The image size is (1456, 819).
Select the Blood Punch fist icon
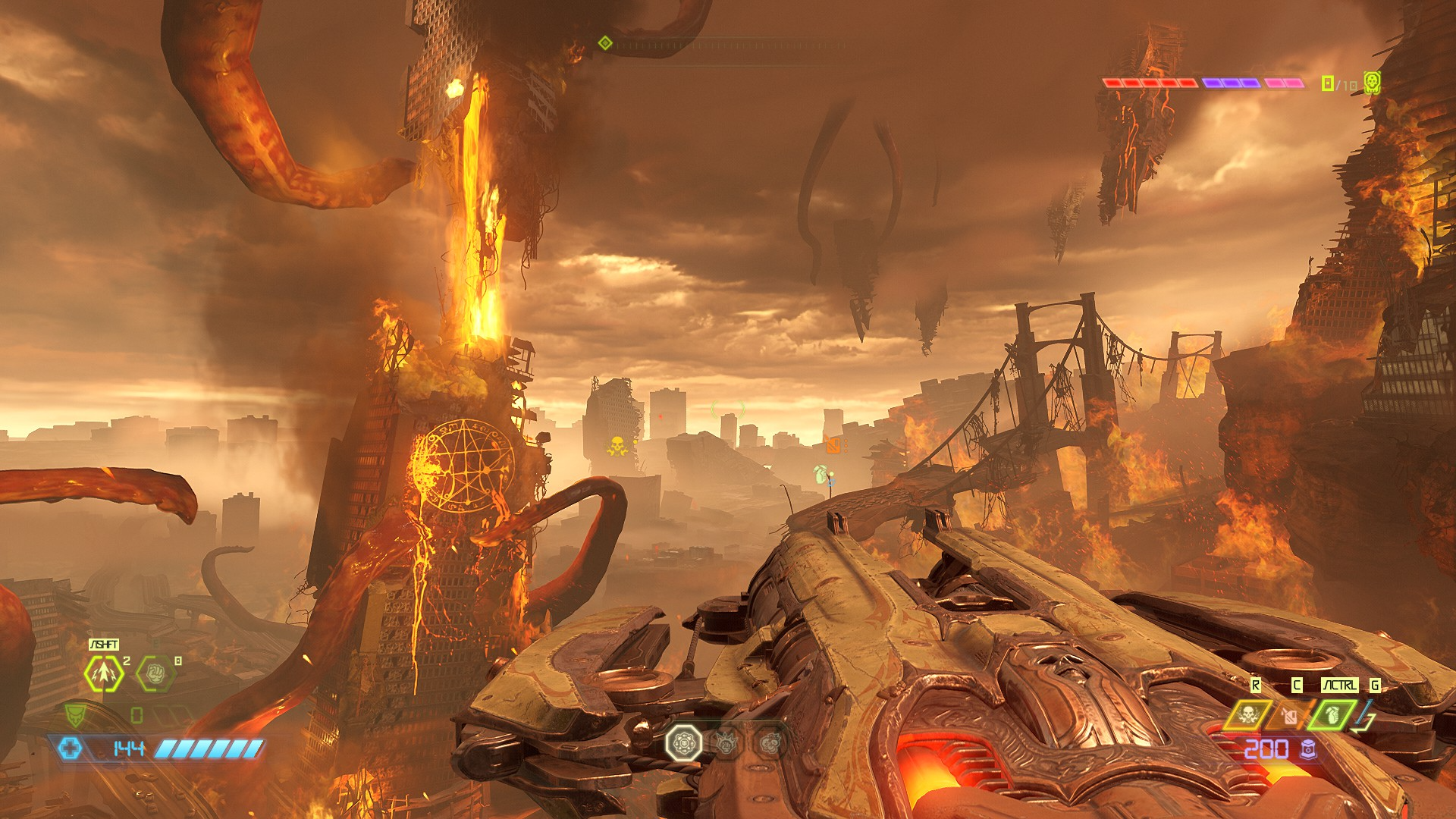tap(155, 673)
